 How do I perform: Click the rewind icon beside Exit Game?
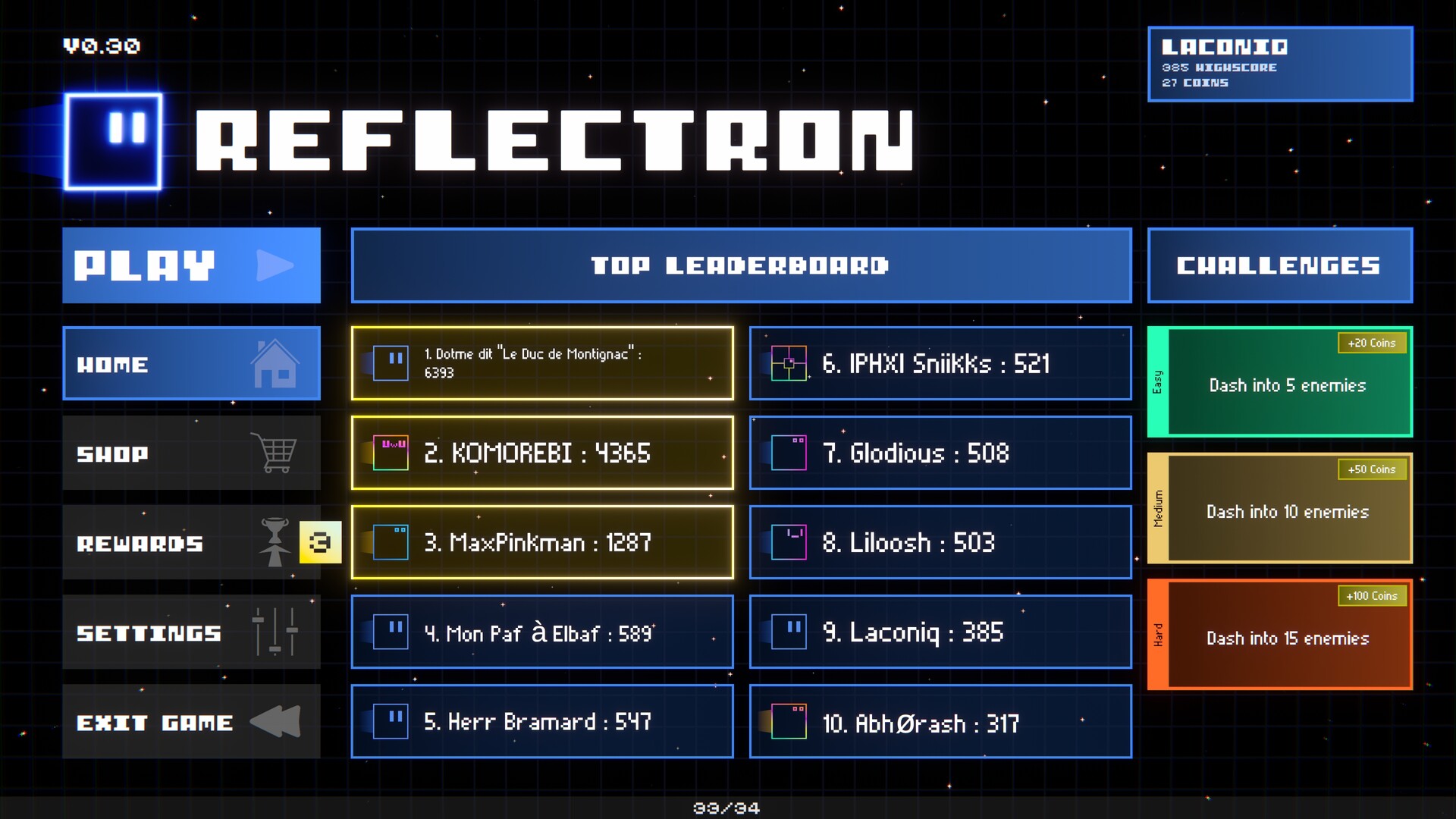276,722
